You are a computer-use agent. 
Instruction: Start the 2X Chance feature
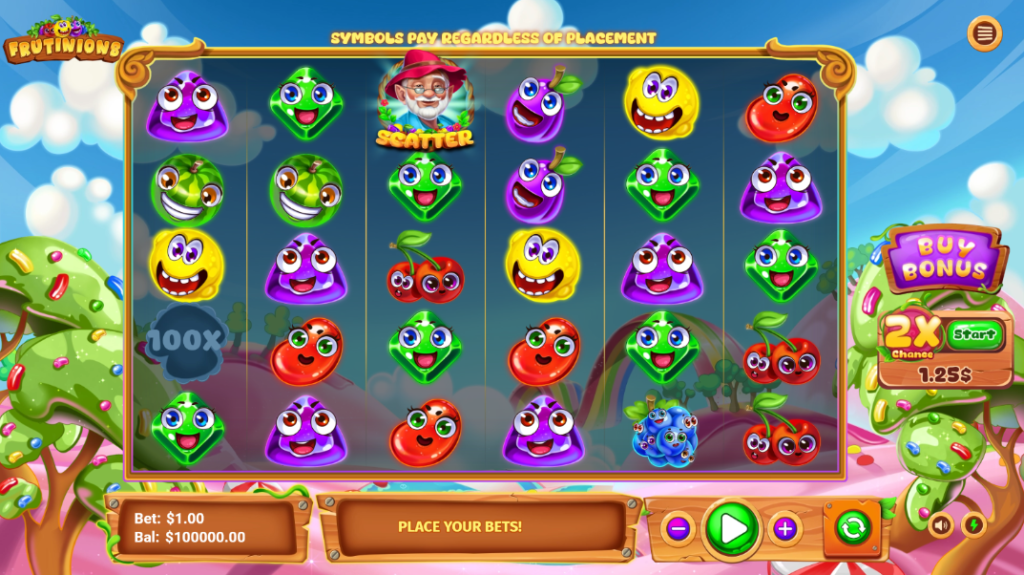pos(975,333)
